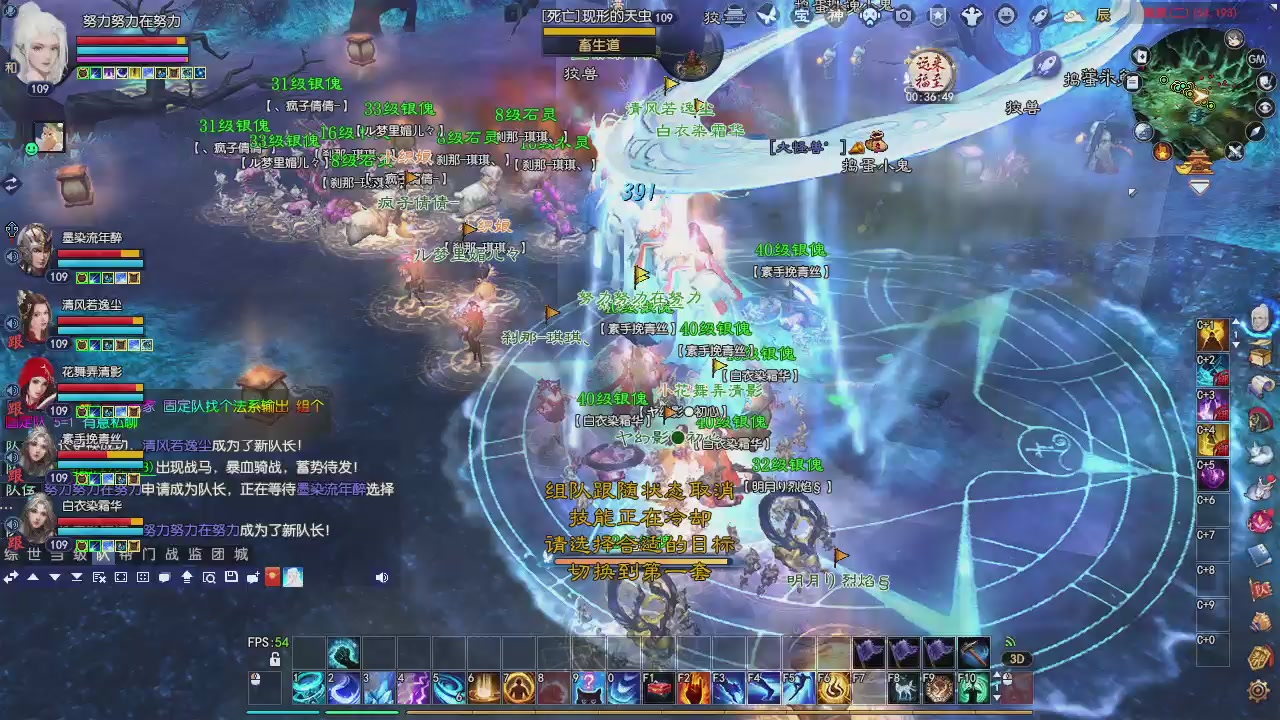
Task: Take a screenshot using the camera icon
Action: click(x=903, y=15)
